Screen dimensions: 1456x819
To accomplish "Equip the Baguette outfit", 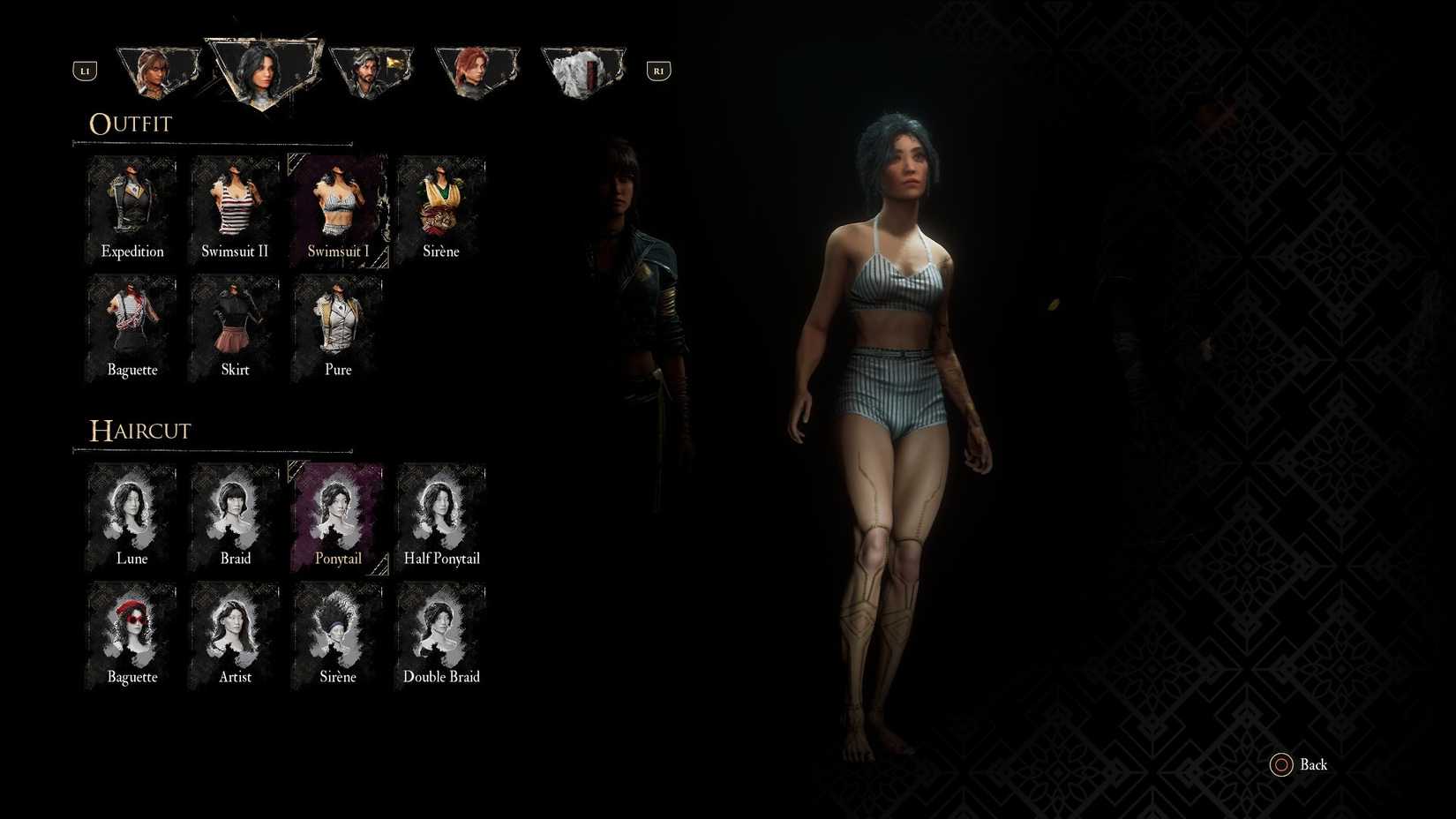I will click(x=131, y=327).
